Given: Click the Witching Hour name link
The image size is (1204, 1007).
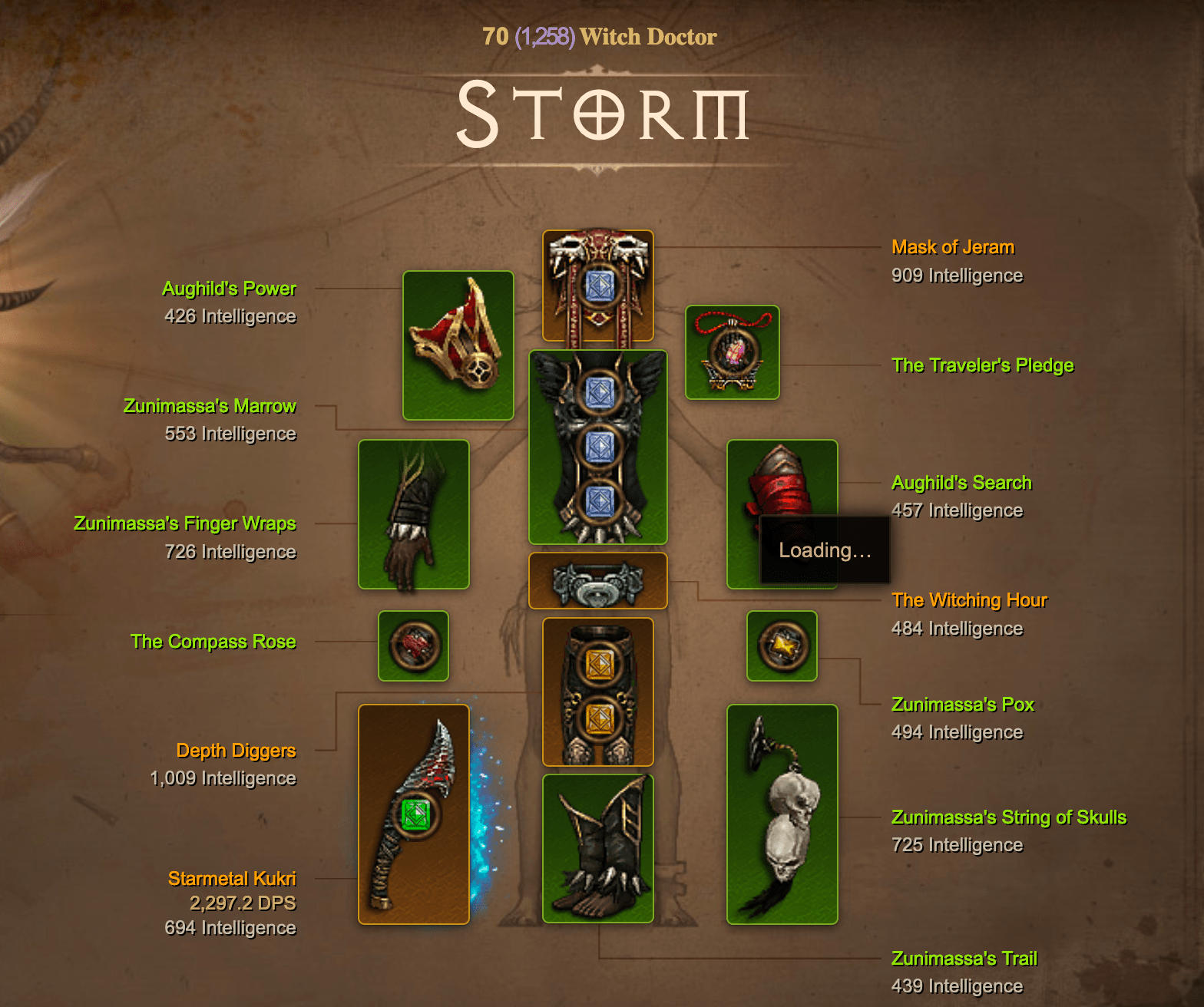Looking at the screenshot, I should 969,600.
